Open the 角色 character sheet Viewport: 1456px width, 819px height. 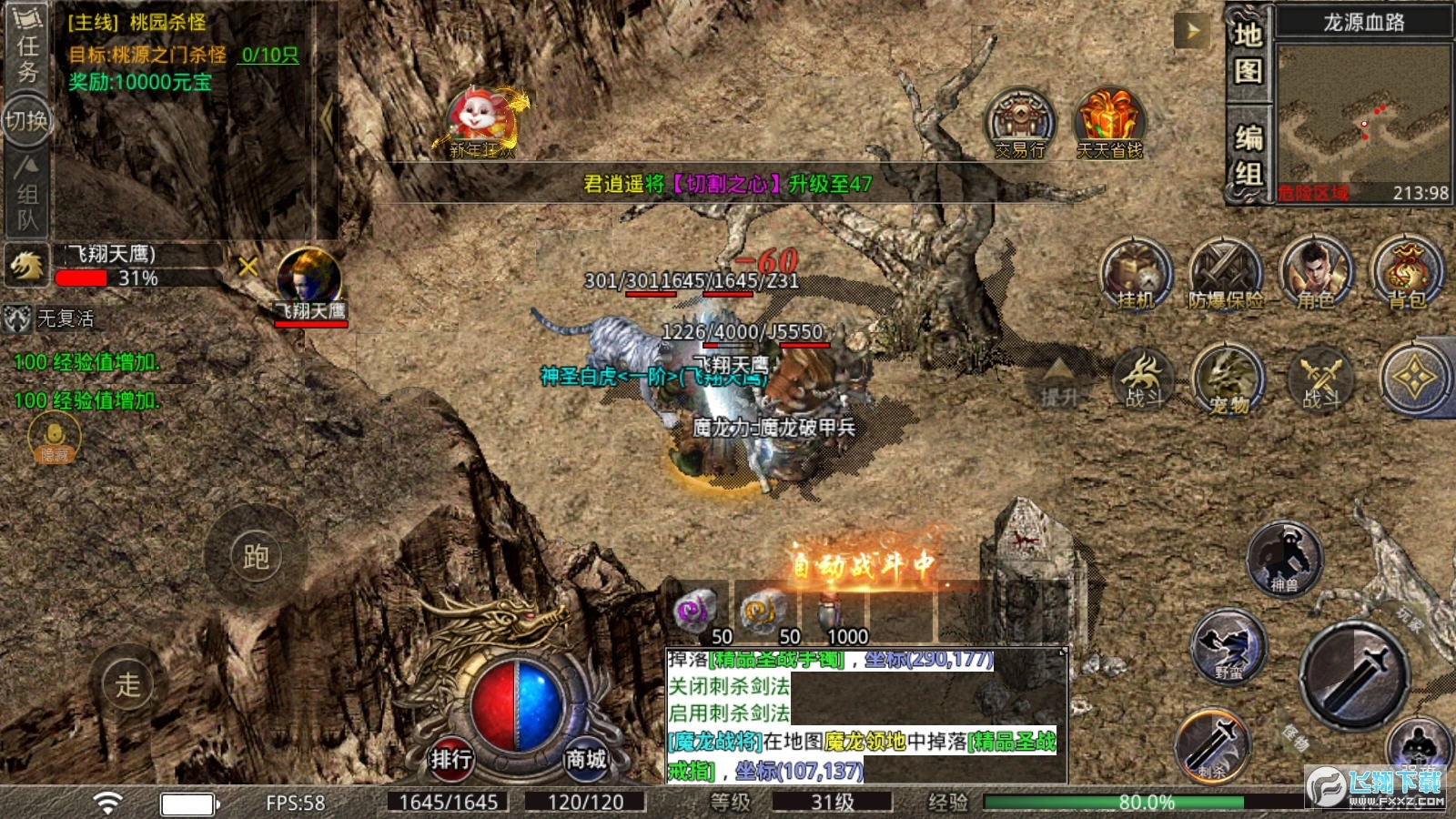coord(1315,274)
